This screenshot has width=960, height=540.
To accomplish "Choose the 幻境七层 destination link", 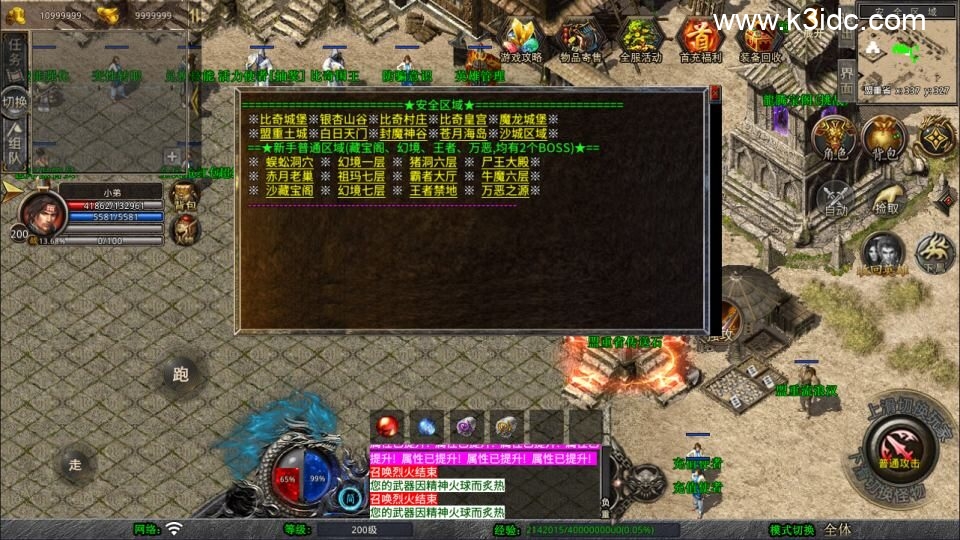I will [x=361, y=190].
